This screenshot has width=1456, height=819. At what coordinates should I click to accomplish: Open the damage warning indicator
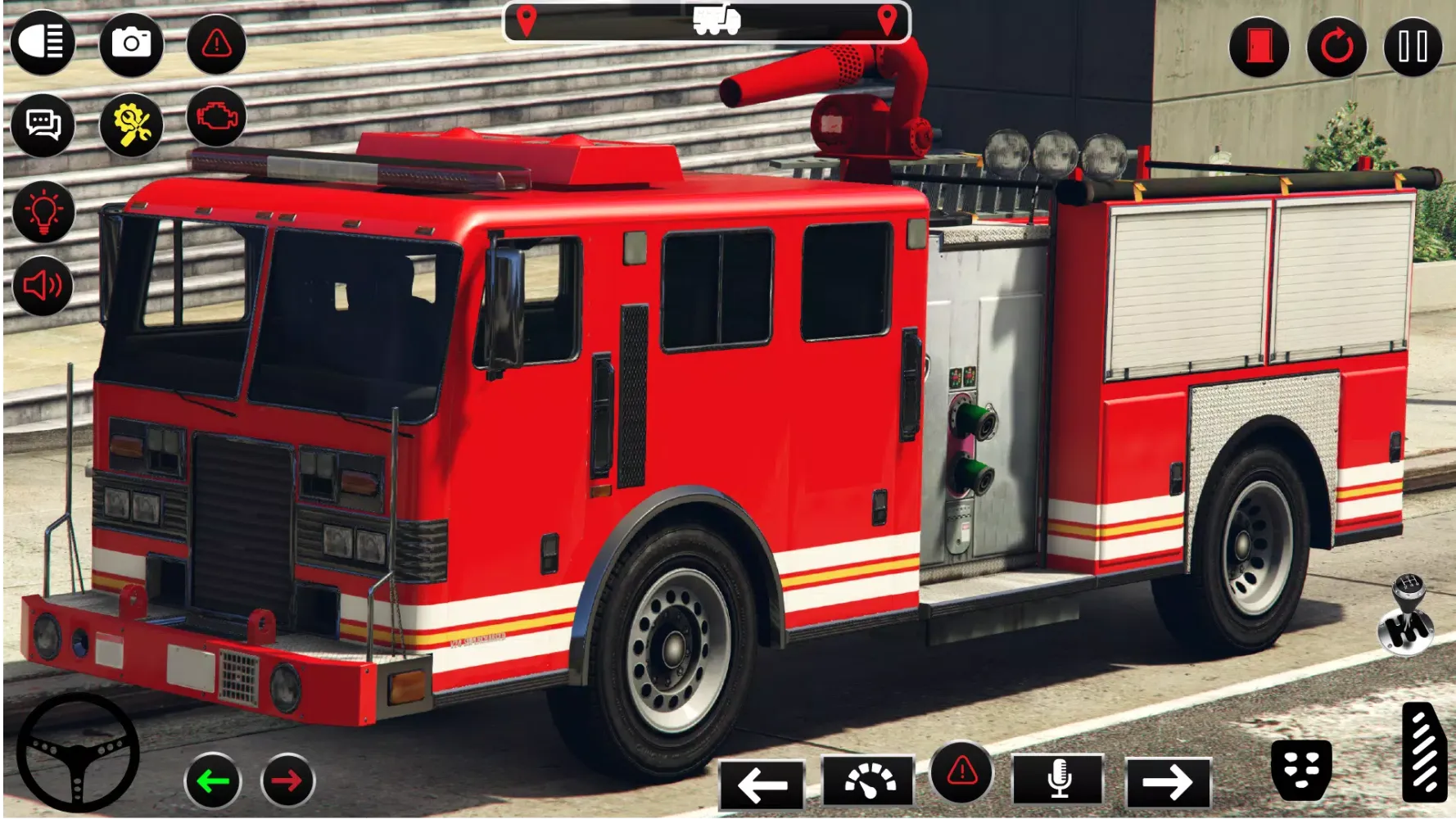coord(215,47)
